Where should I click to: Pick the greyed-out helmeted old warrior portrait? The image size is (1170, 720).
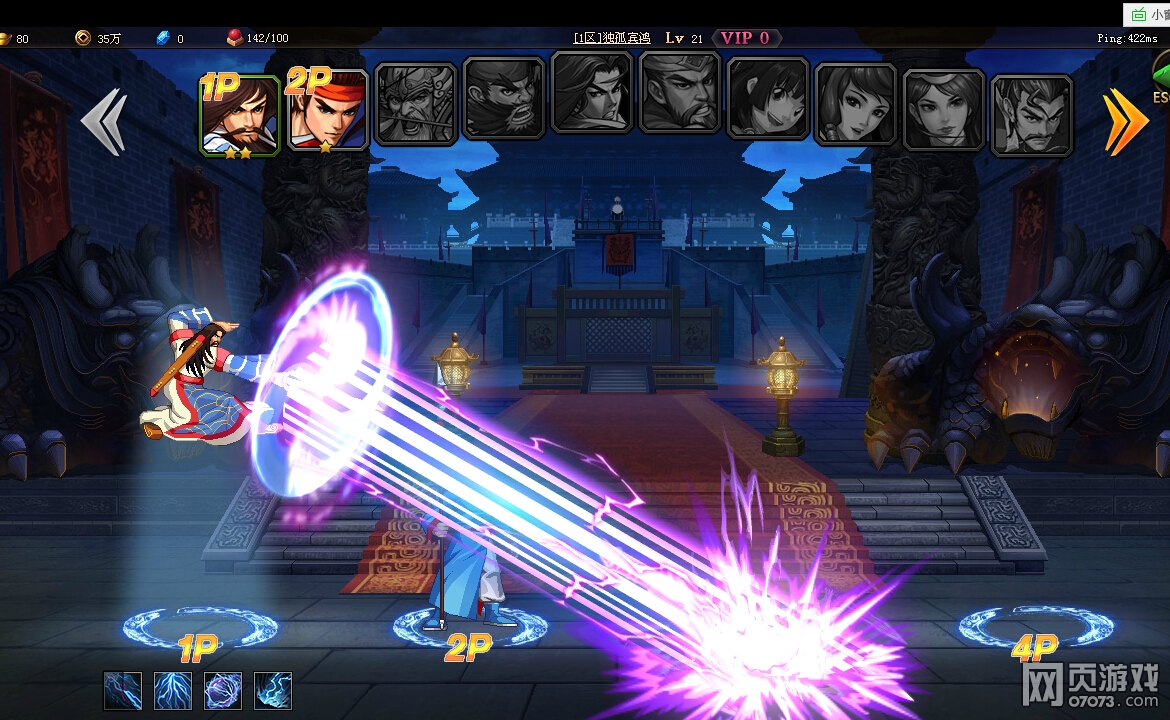click(x=416, y=104)
